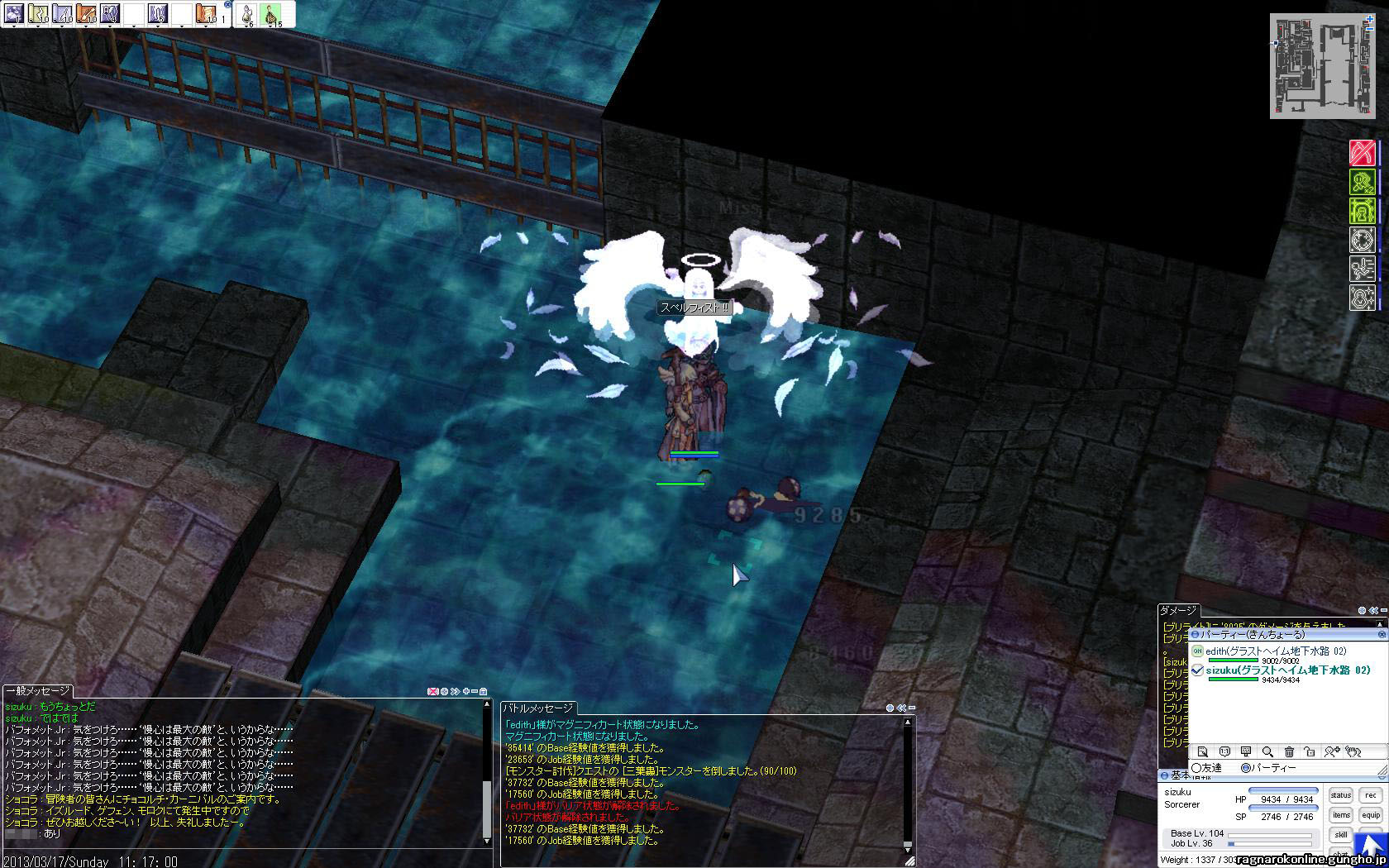Select the 友達 friends radio option
This screenshot has width=1389, height=868.
(1196, 768)
